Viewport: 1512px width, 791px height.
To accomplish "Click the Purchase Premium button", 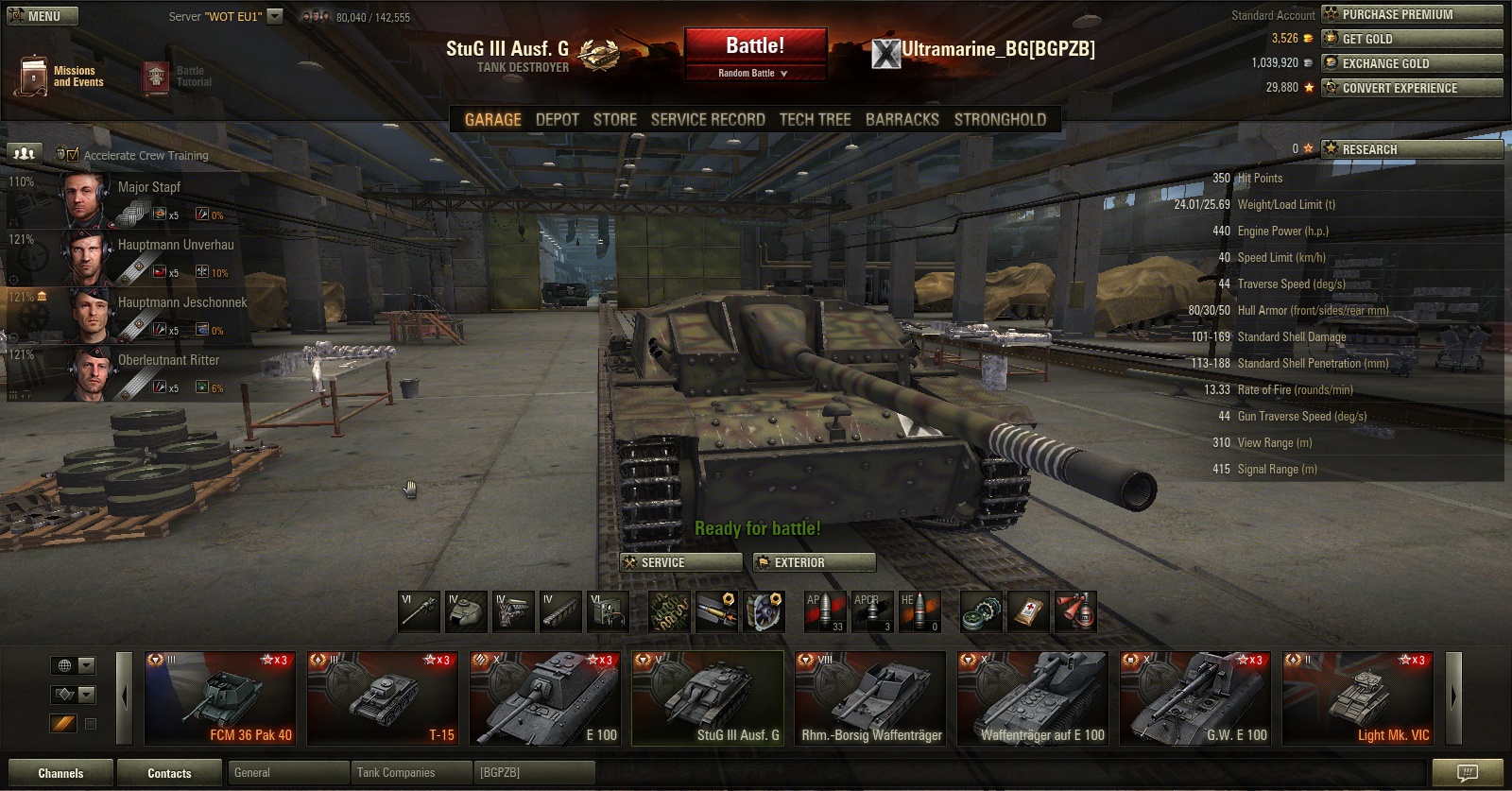I will [1412, 14].
